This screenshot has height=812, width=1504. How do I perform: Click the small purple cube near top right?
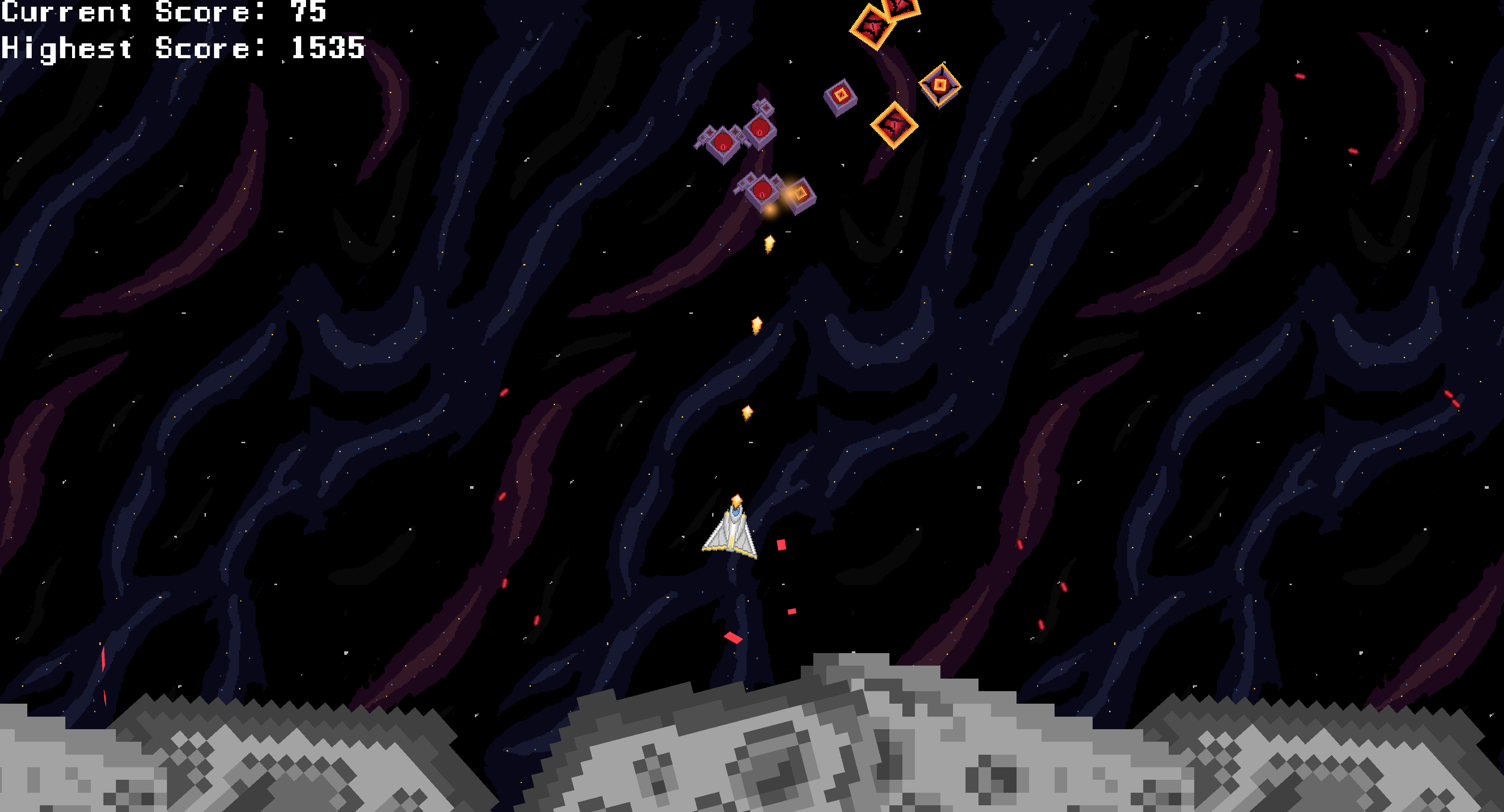pyautogui.click(x=841, y=94)
